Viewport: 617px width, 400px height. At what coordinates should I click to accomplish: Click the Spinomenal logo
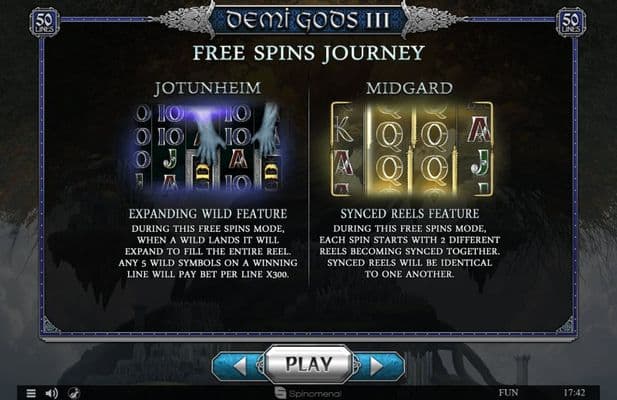coord(308,393)
